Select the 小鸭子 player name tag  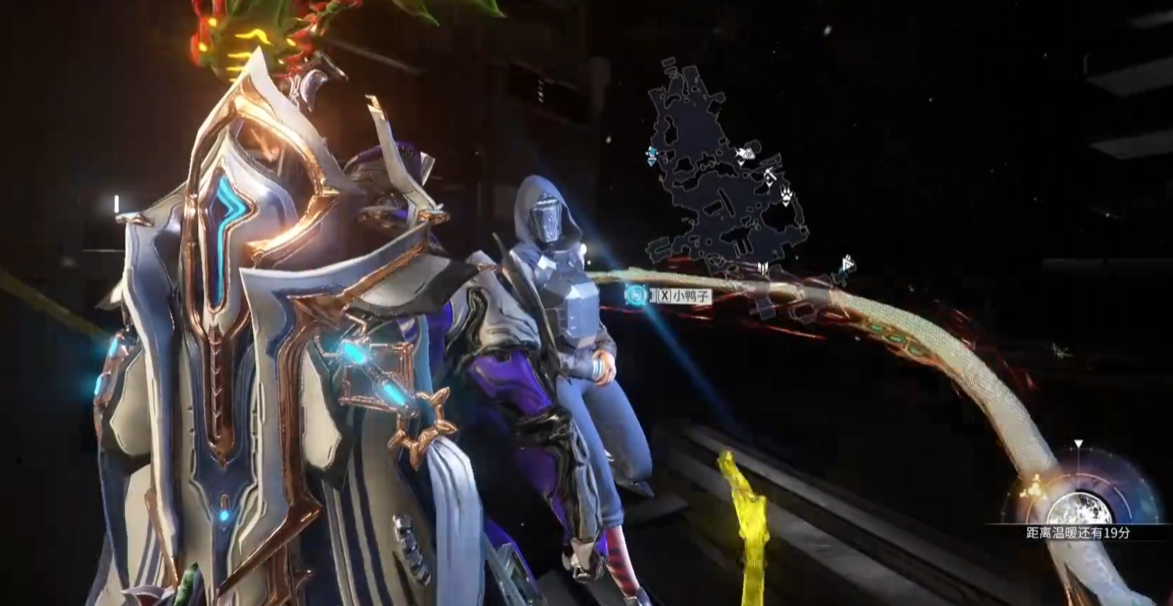(683, 295)
